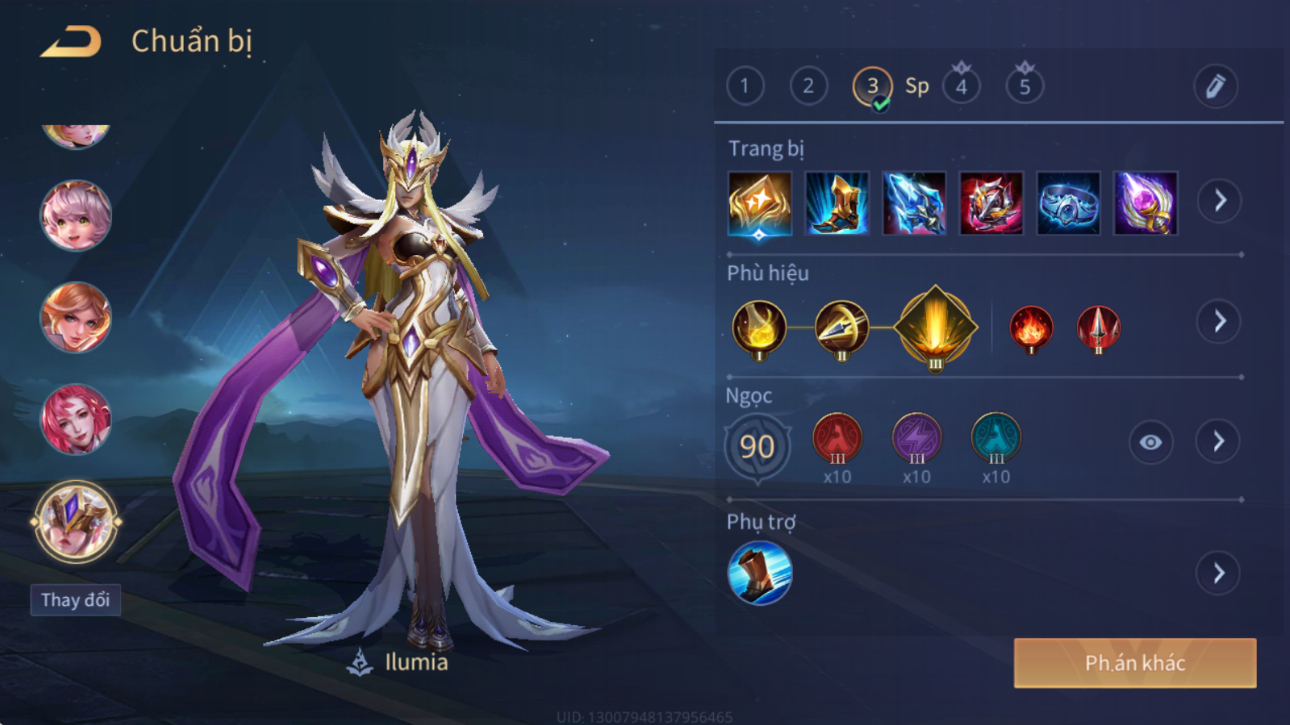Edit the preset with the pencil icon

click(x=1215, y=87)
